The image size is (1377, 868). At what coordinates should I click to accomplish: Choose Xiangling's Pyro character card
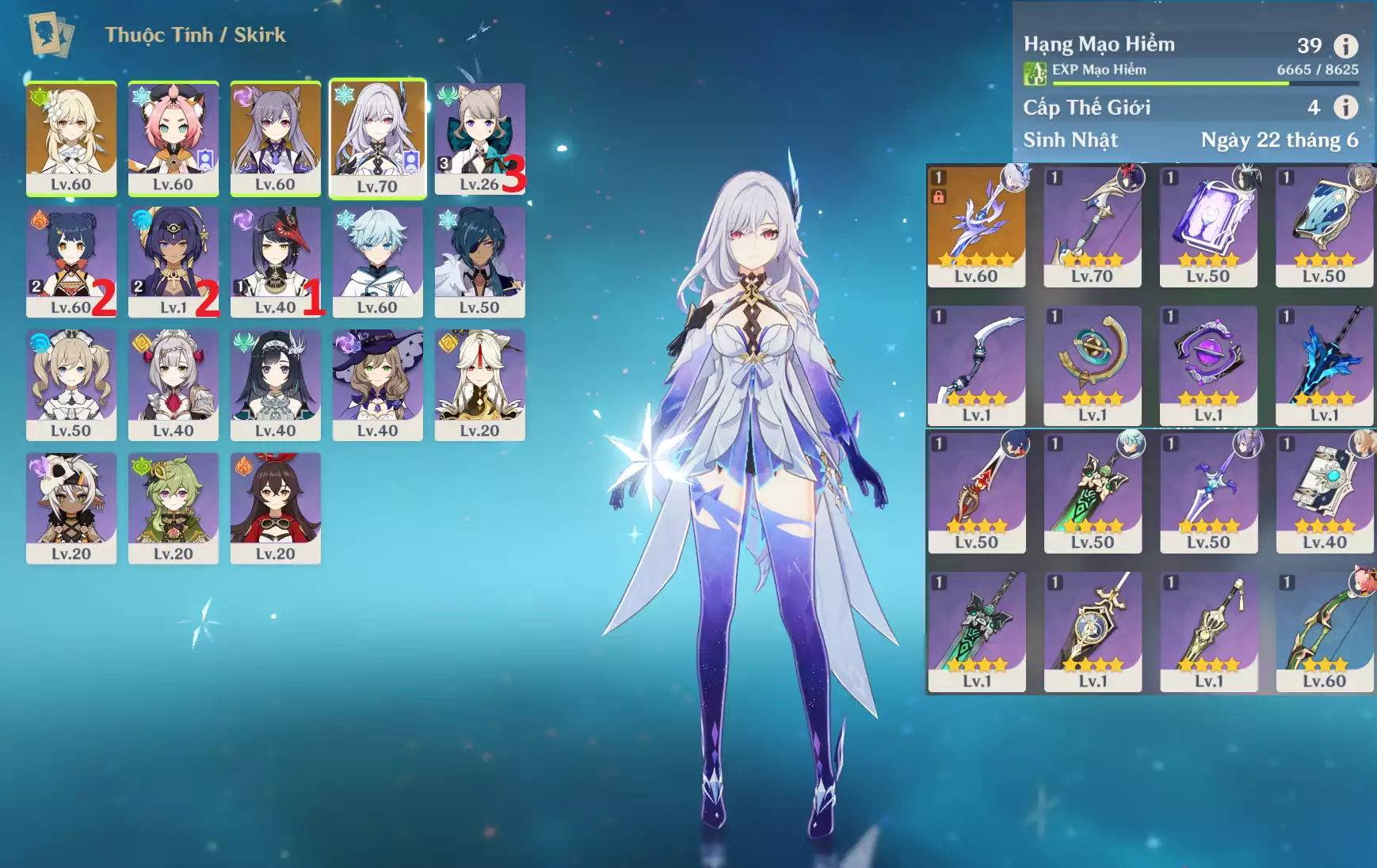(71, 261)
